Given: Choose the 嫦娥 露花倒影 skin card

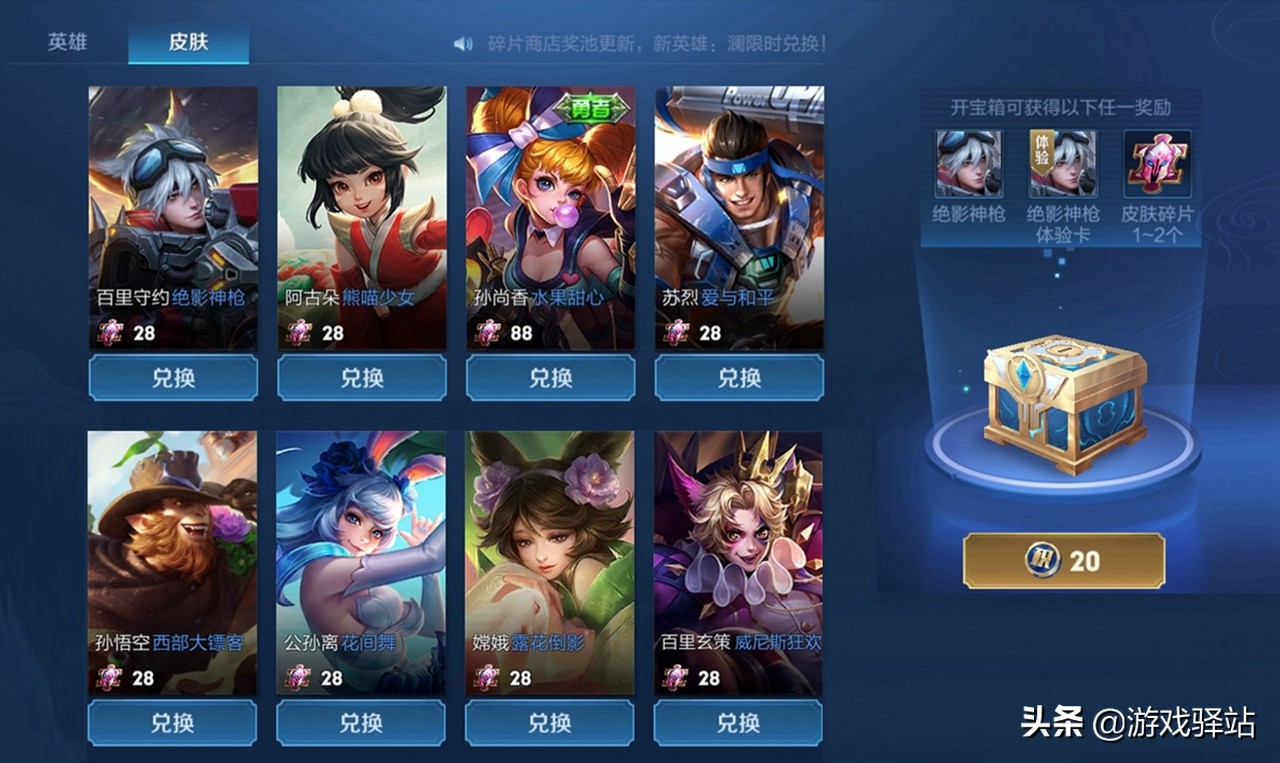Looking at the screenshot, I should pyautogui.click(x=549, y=562).
